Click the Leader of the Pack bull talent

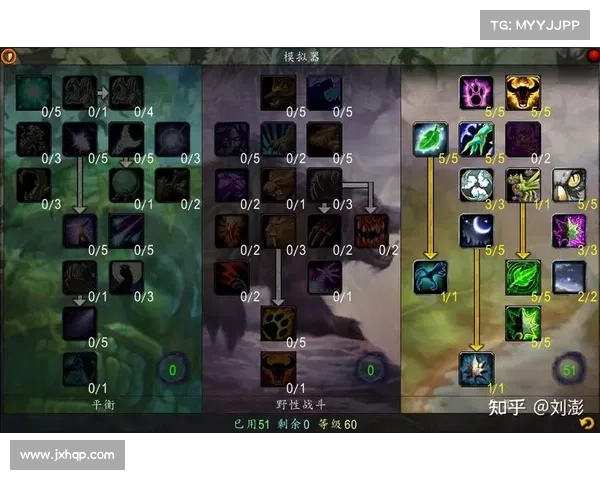[x=277, y=366]
